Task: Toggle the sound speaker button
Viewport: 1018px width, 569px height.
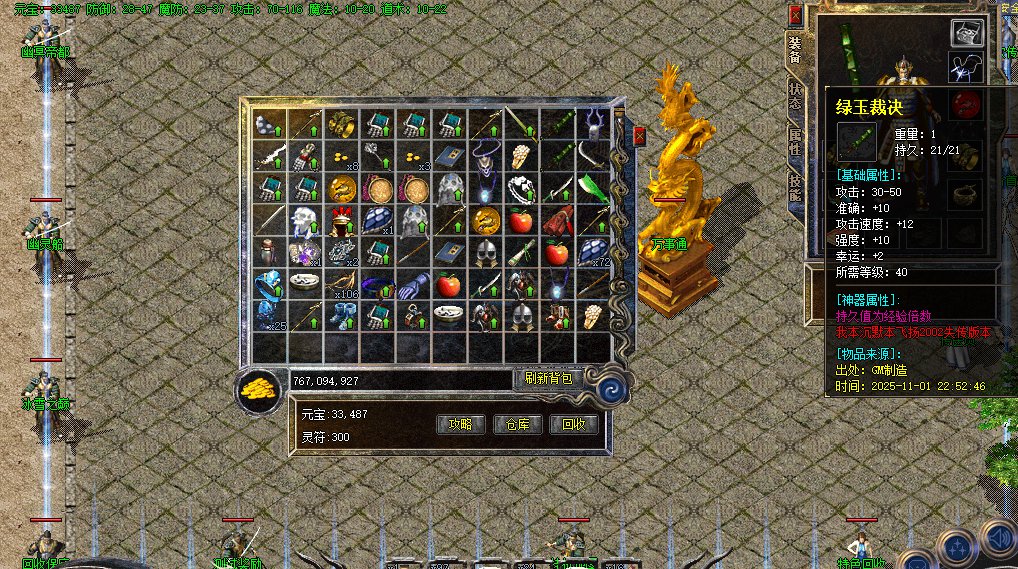Action: click(1002, 537)
